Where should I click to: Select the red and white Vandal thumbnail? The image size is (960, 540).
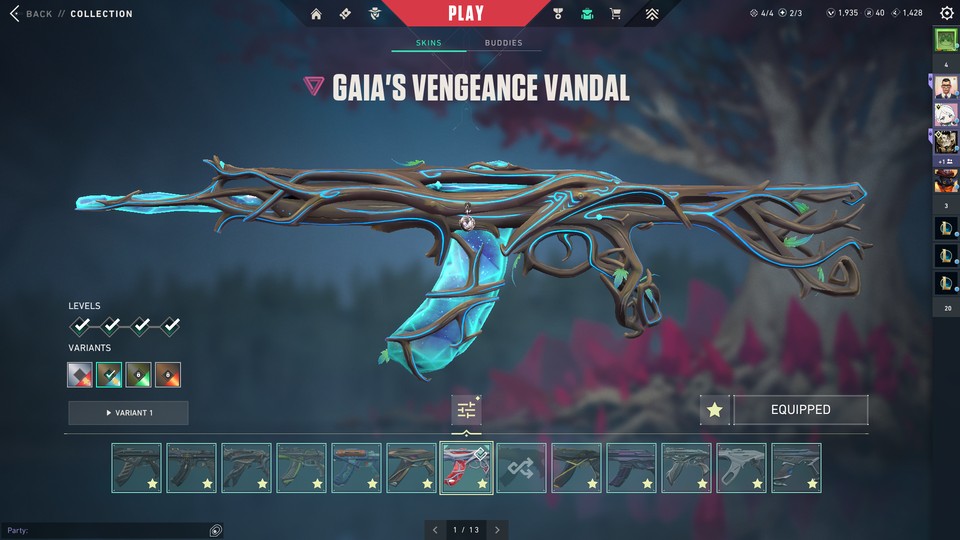pos(466,468)
